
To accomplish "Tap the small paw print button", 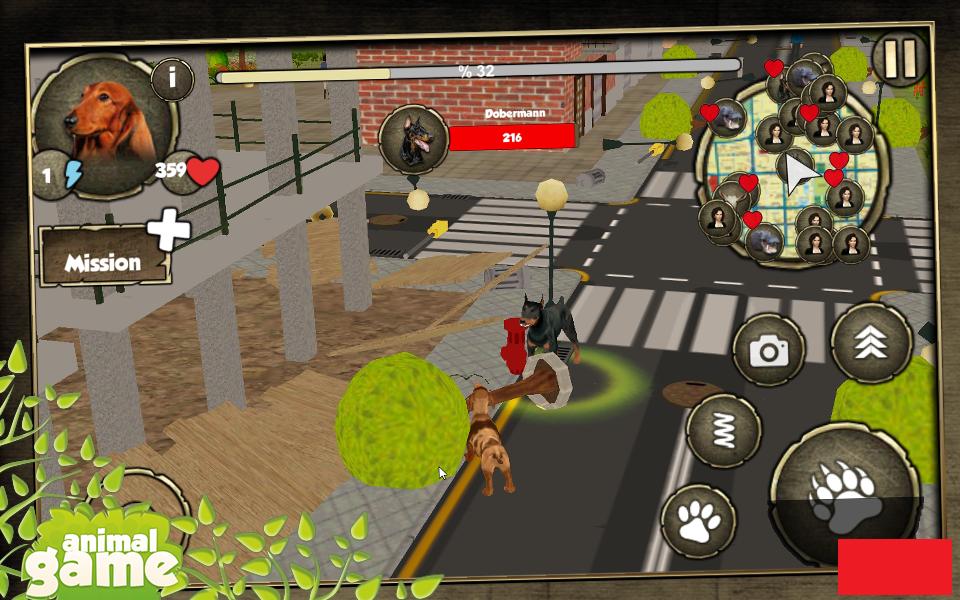I will click(x=698, y=520).
